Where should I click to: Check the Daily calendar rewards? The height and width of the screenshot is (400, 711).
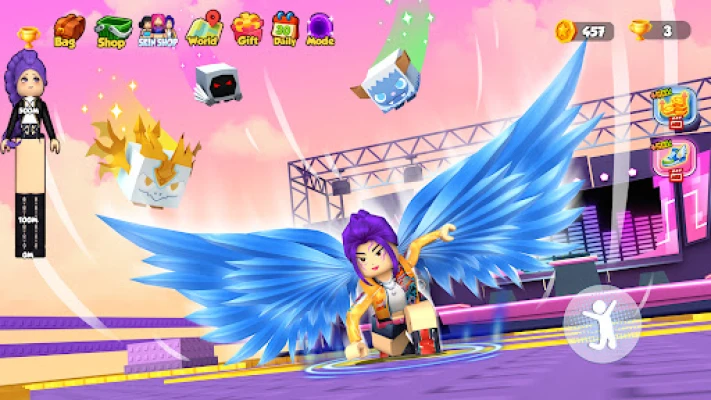tap(285, 30)
